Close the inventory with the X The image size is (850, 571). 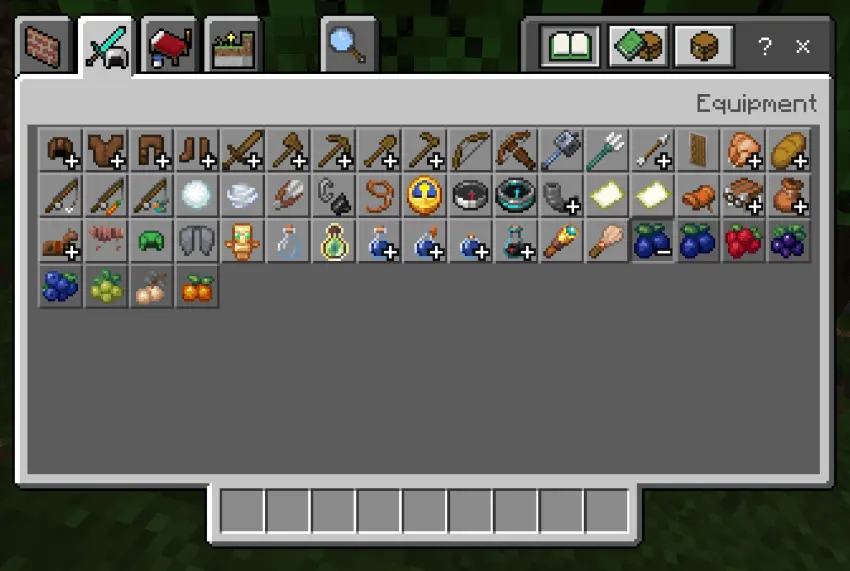point(802,46)
